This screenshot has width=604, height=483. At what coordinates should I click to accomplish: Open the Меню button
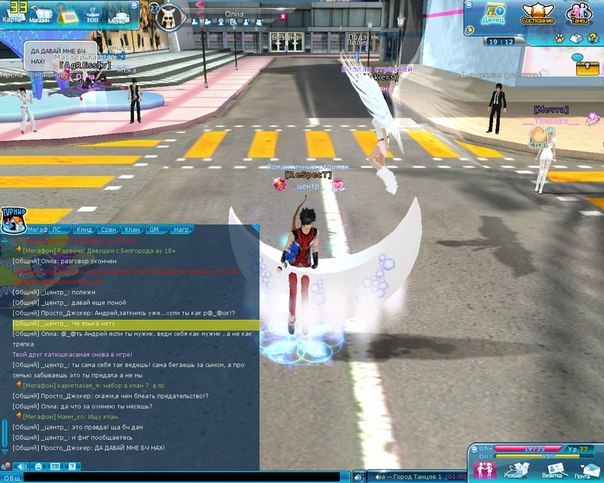click(x=118, y=15)
